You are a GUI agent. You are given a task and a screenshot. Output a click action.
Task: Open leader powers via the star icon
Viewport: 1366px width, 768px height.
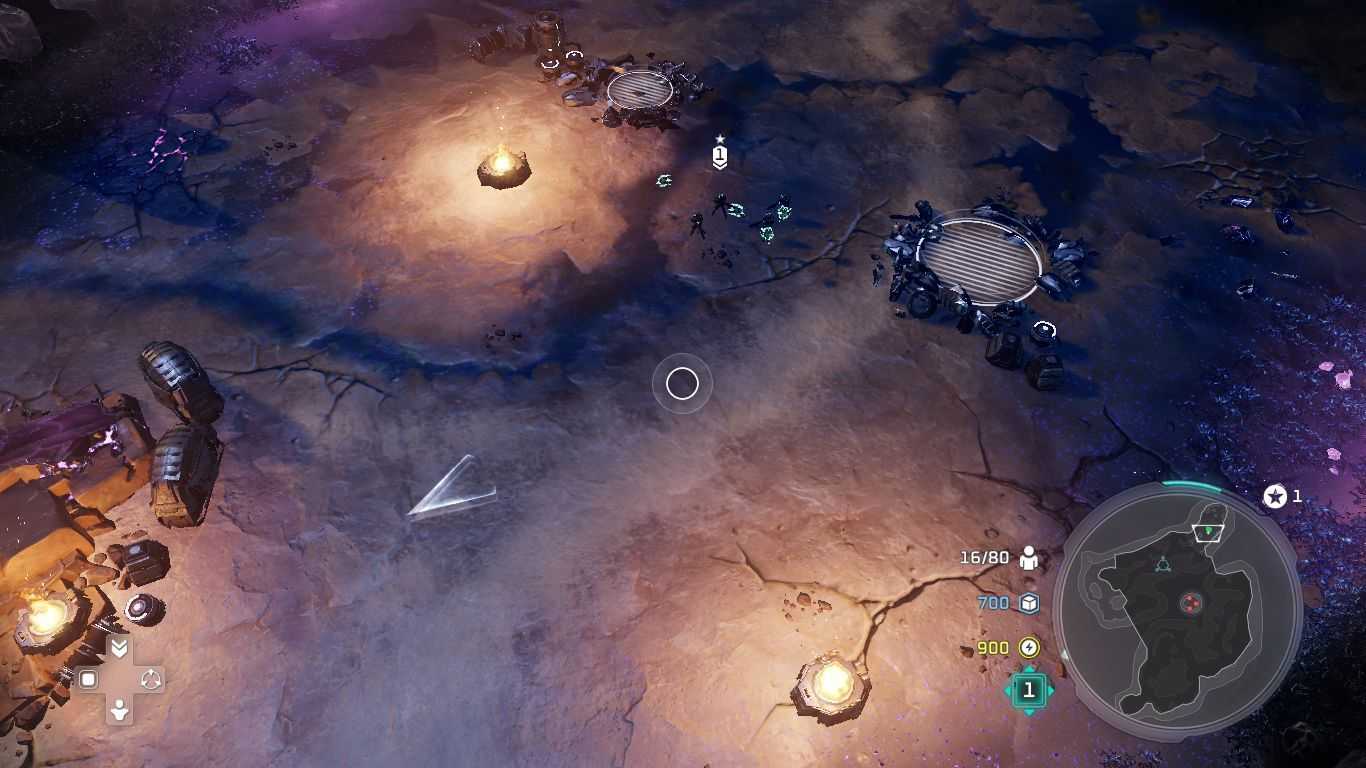pos(1275,496)
